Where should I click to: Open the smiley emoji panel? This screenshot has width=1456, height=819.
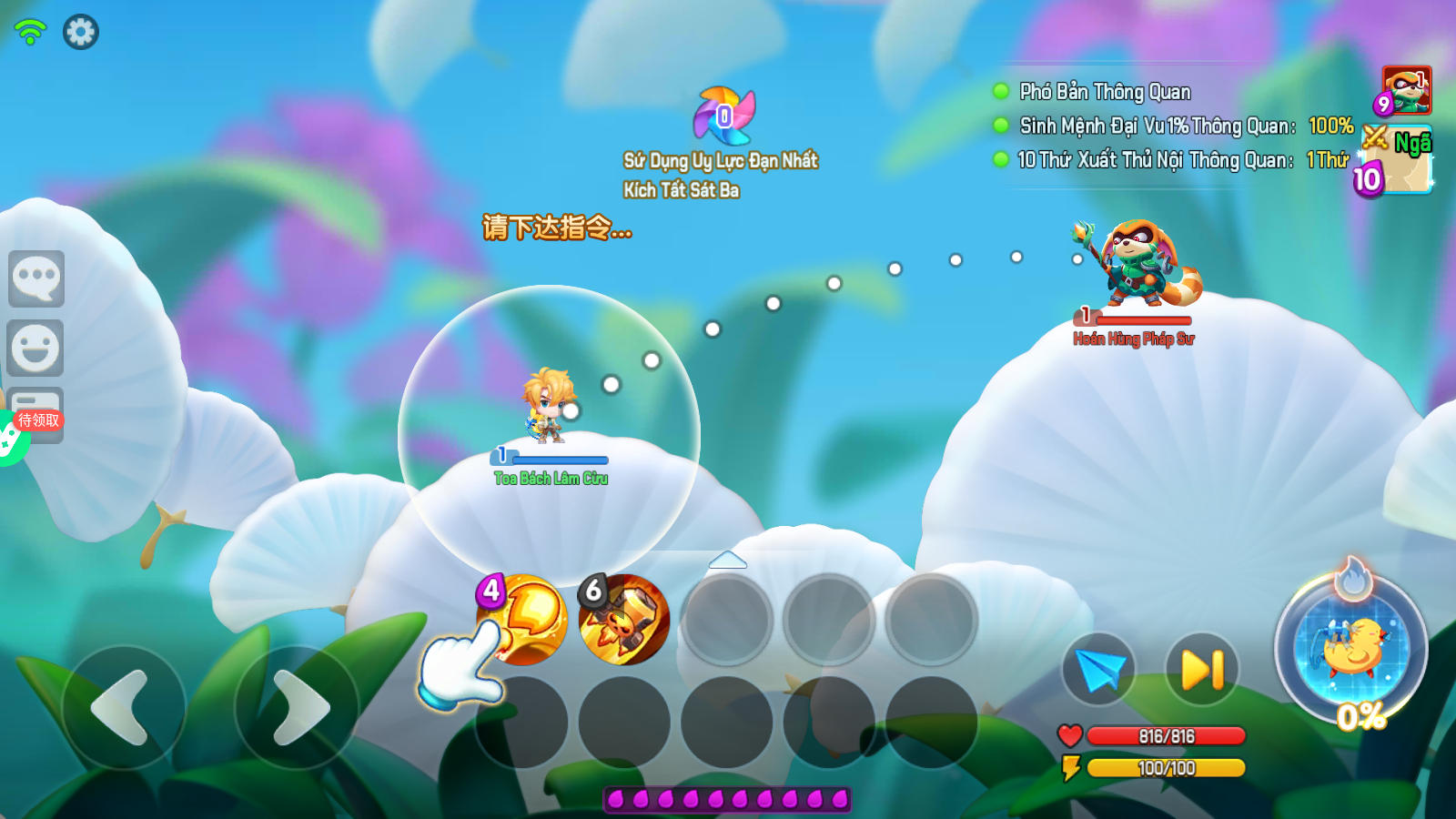click(36, 348)
